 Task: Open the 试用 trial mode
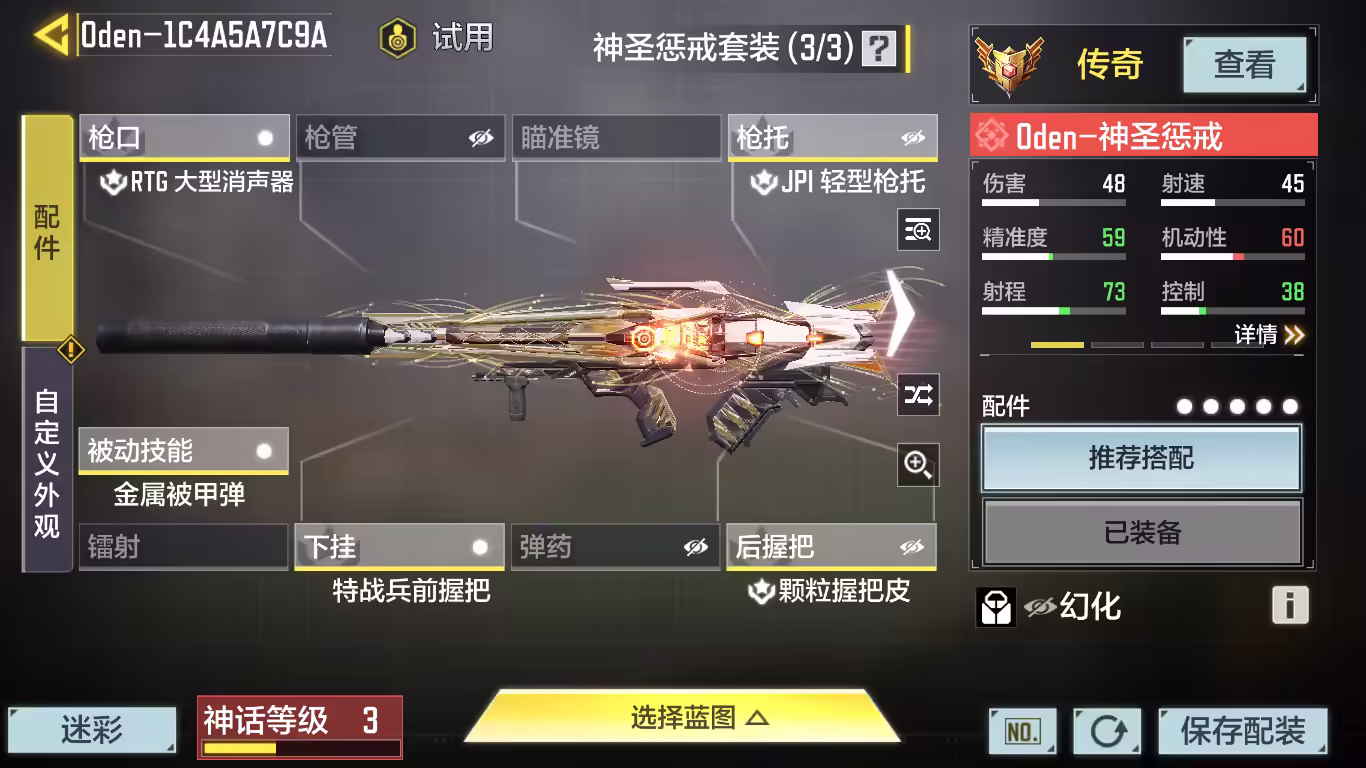pos(437,38)
